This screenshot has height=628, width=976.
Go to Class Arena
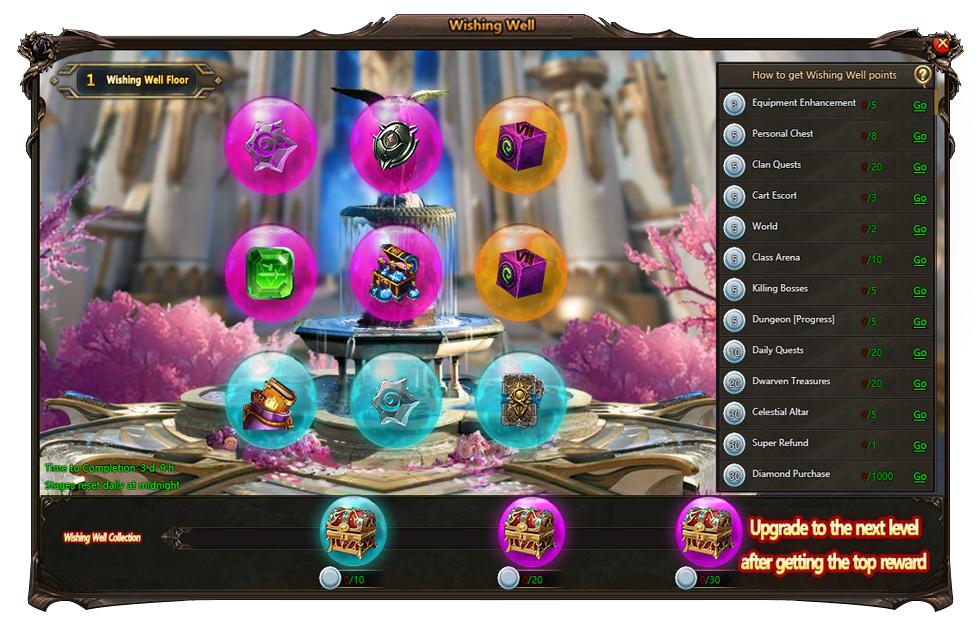click(x=919, y=260)
